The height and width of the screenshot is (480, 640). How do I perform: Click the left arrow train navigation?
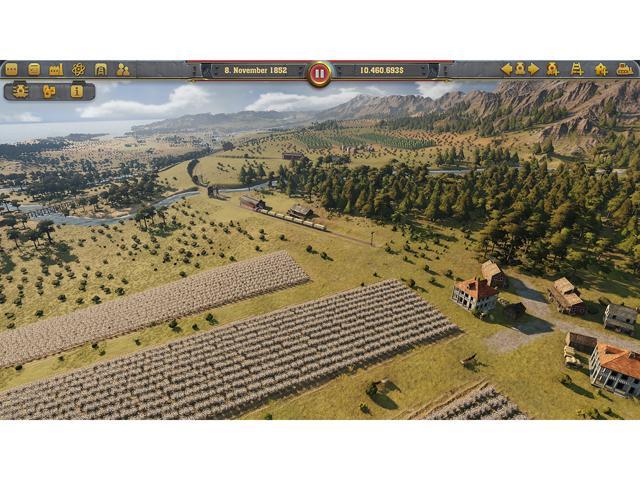pos(506,69)
